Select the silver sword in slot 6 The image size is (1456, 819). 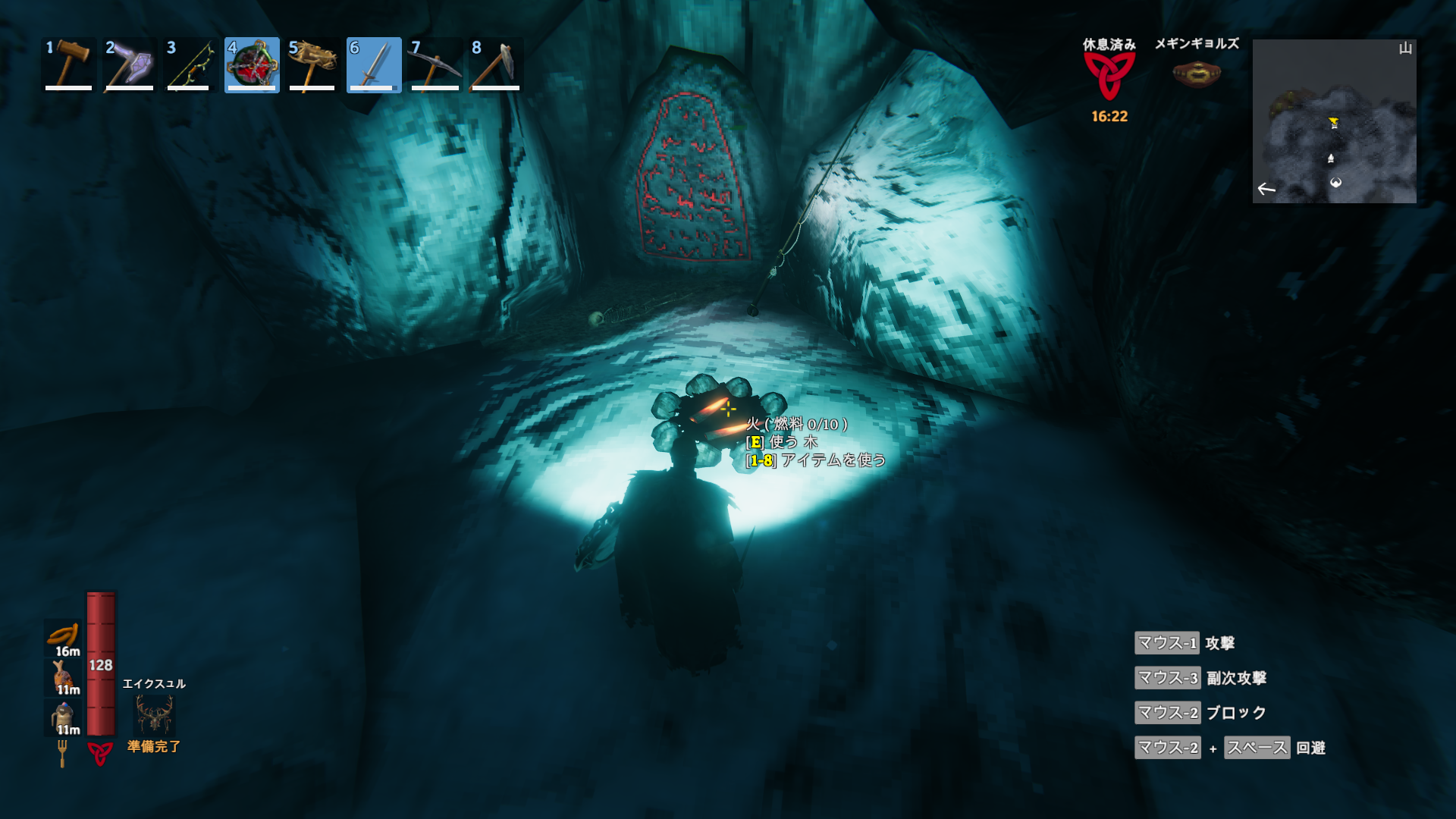374,65
